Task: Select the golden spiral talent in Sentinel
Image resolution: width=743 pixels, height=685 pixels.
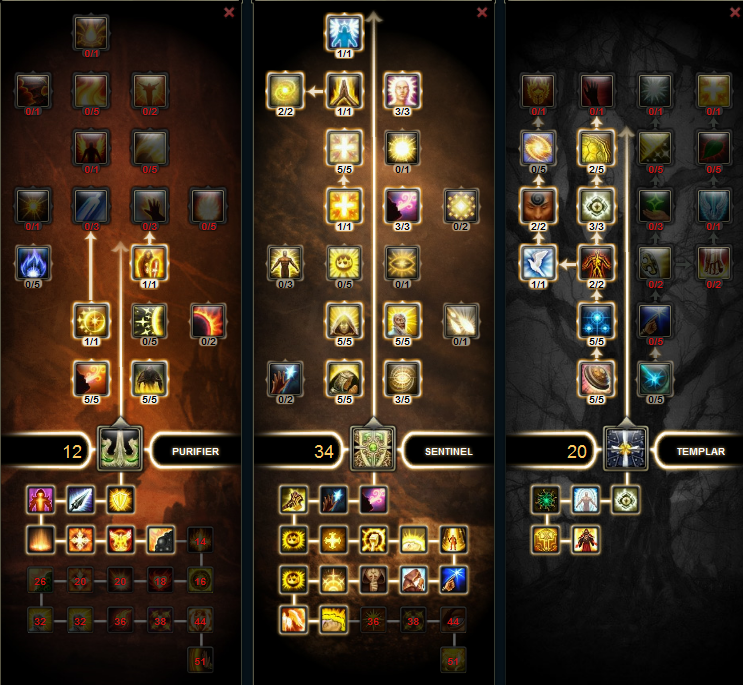Action: coord(284,91)
